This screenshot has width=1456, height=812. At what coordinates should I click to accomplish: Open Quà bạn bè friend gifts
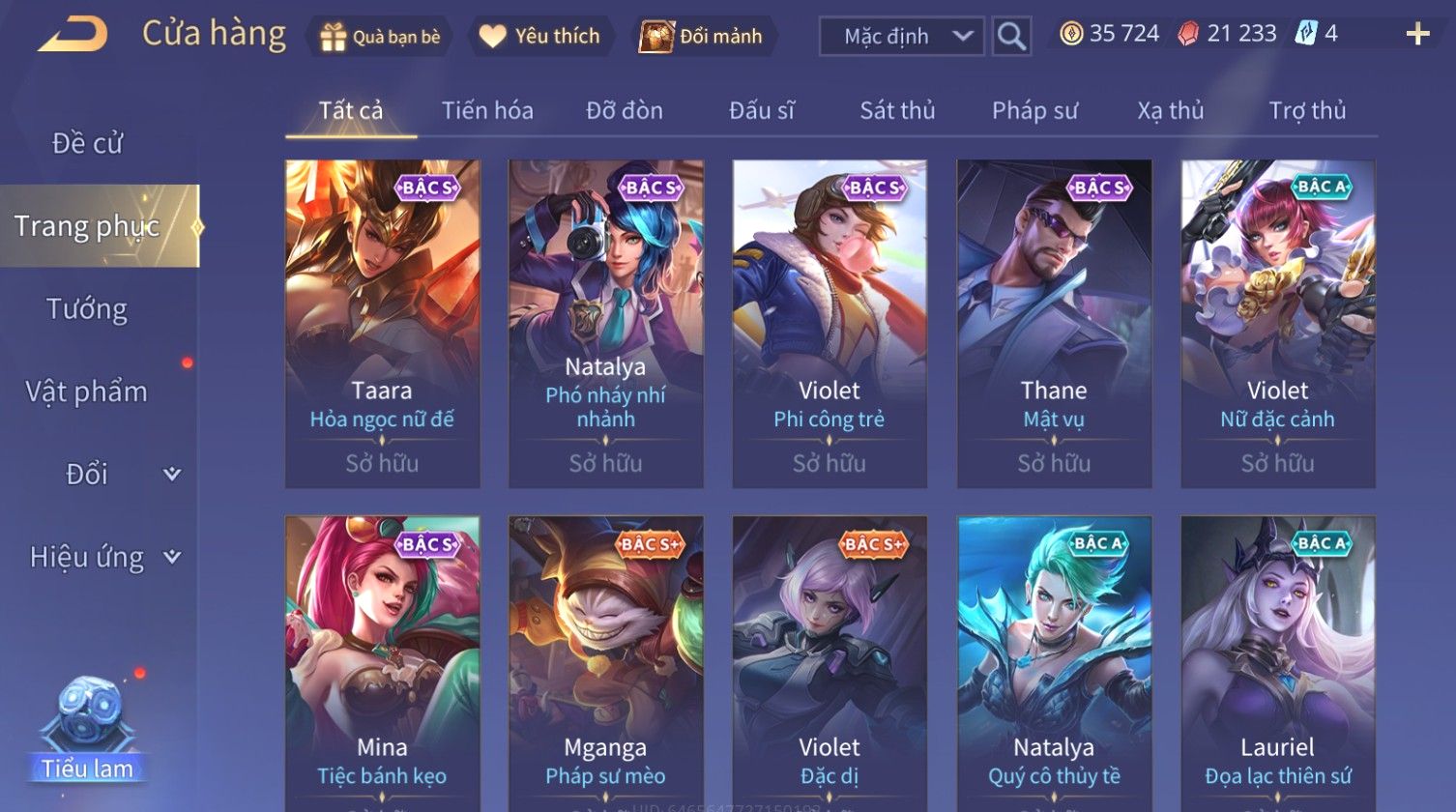(x=380, y=37)
